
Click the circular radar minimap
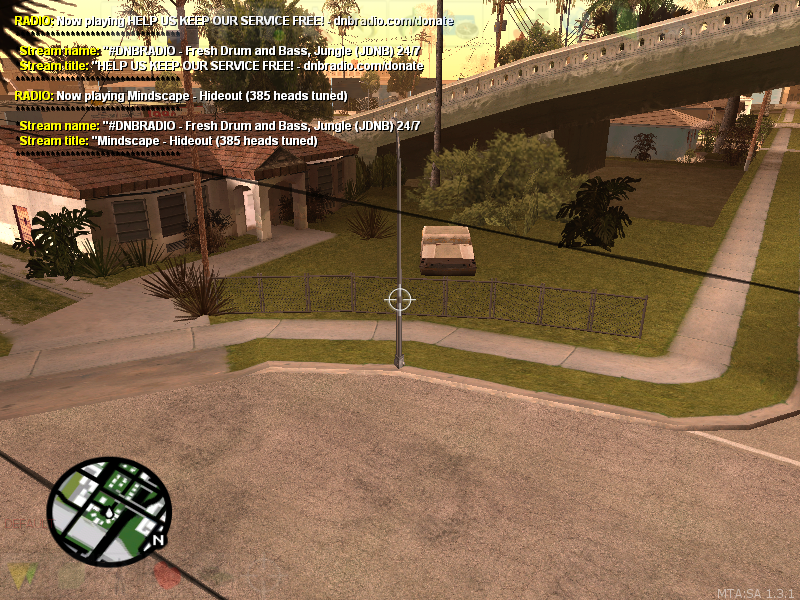pyautogui.click(x=109, y=510)
